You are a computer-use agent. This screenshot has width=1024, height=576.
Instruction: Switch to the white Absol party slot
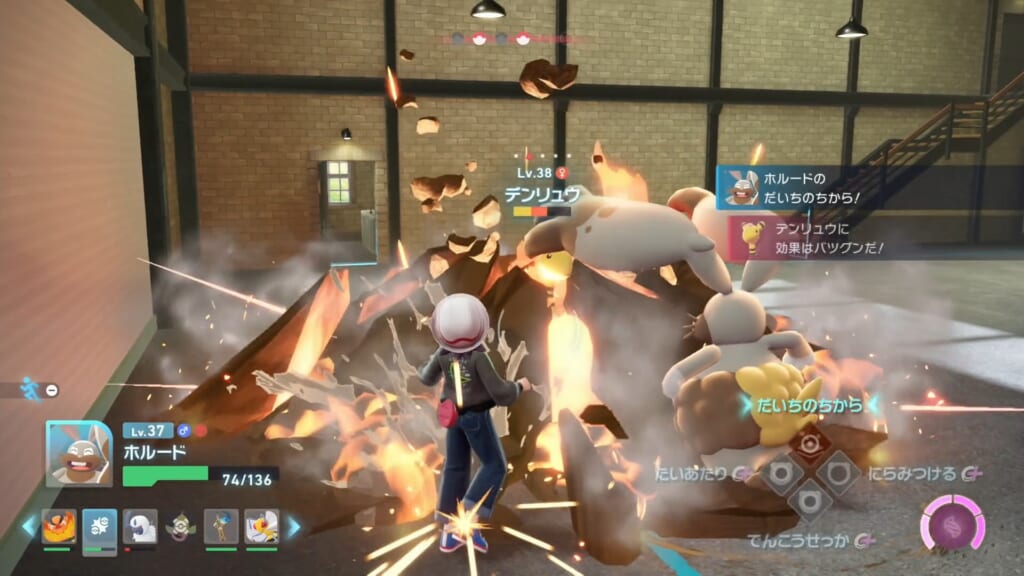click(x=140, y=526)
